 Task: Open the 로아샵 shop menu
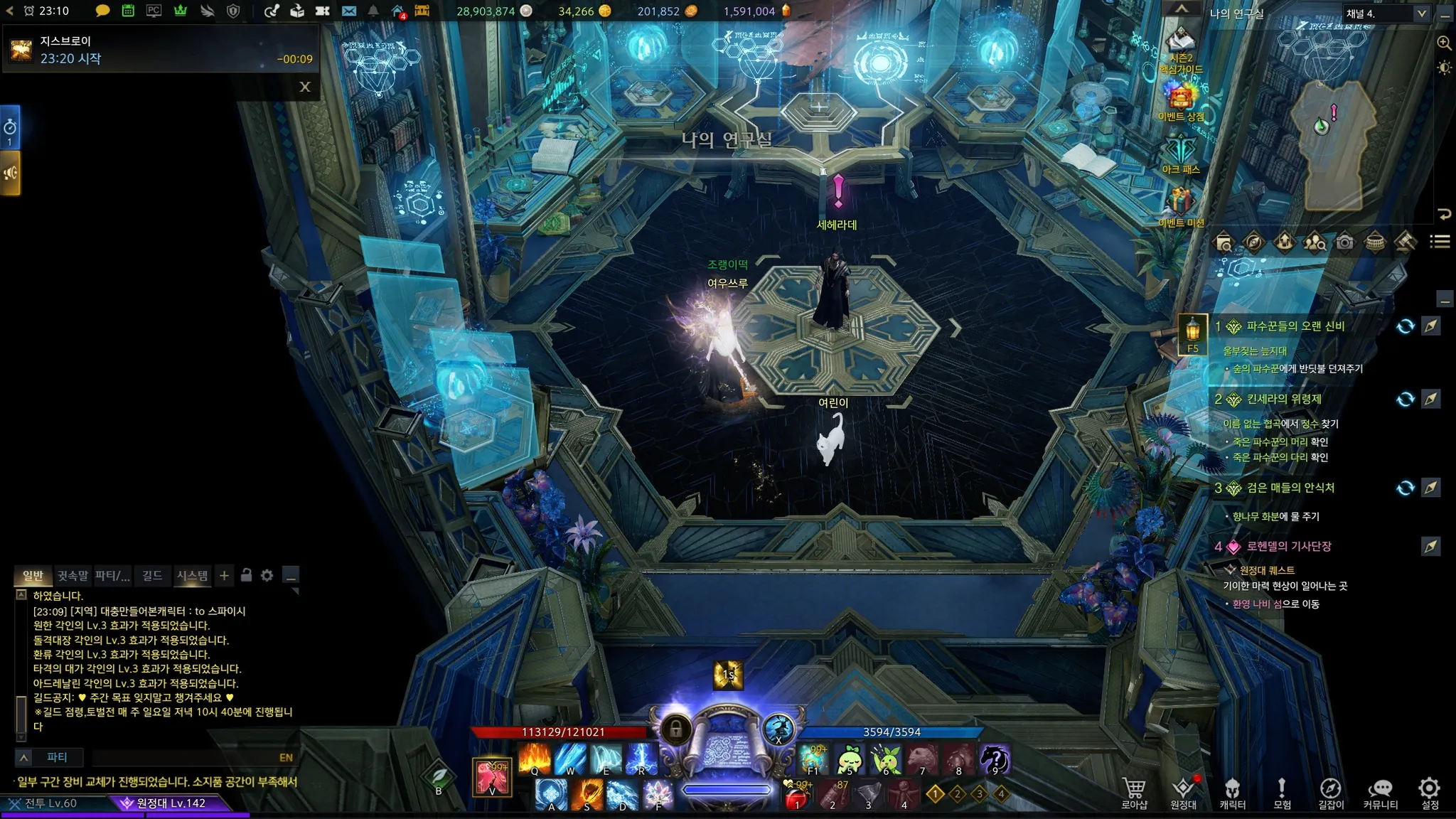coord(1134,793)
